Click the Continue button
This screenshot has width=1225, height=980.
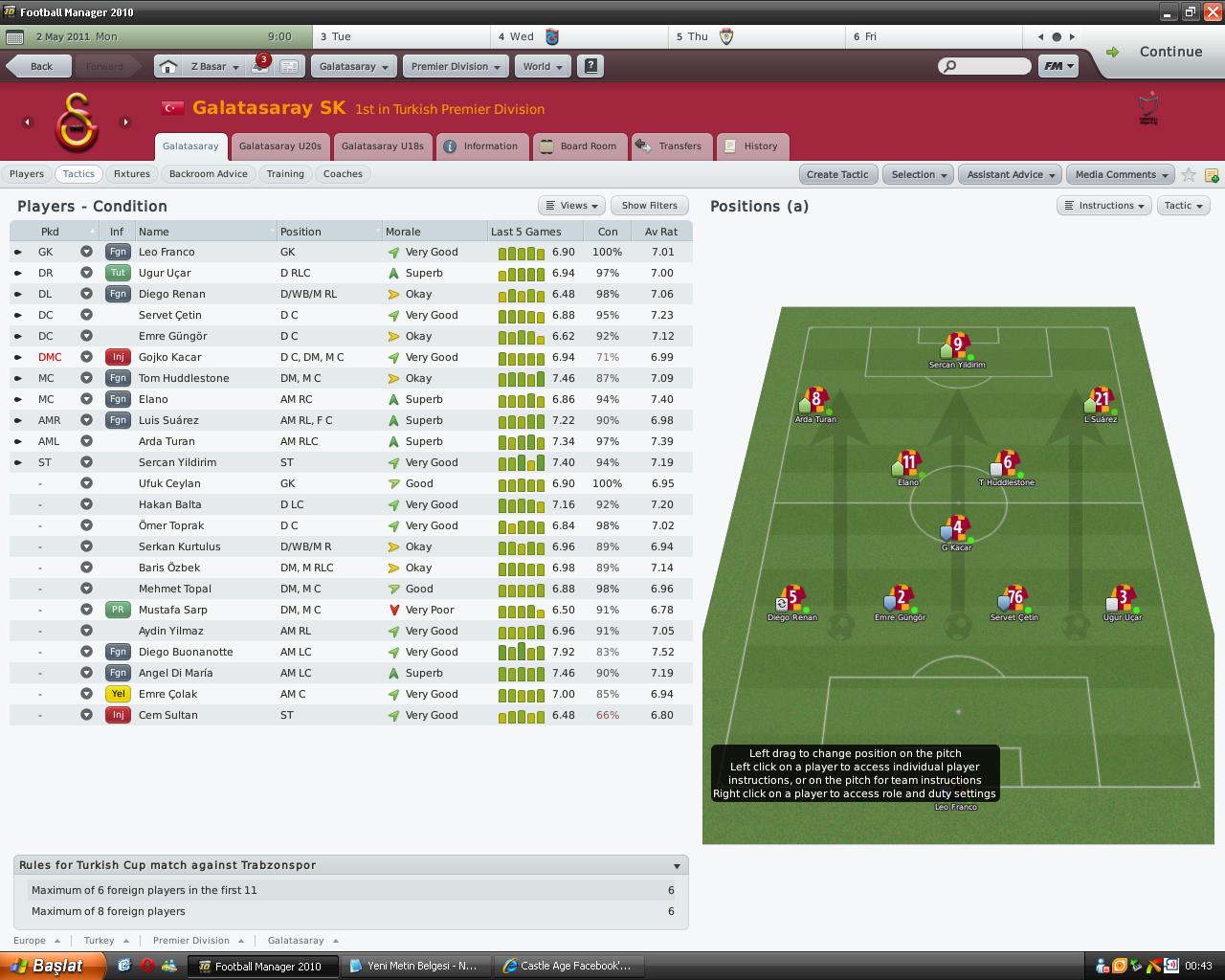click(x=1171, y=52)
